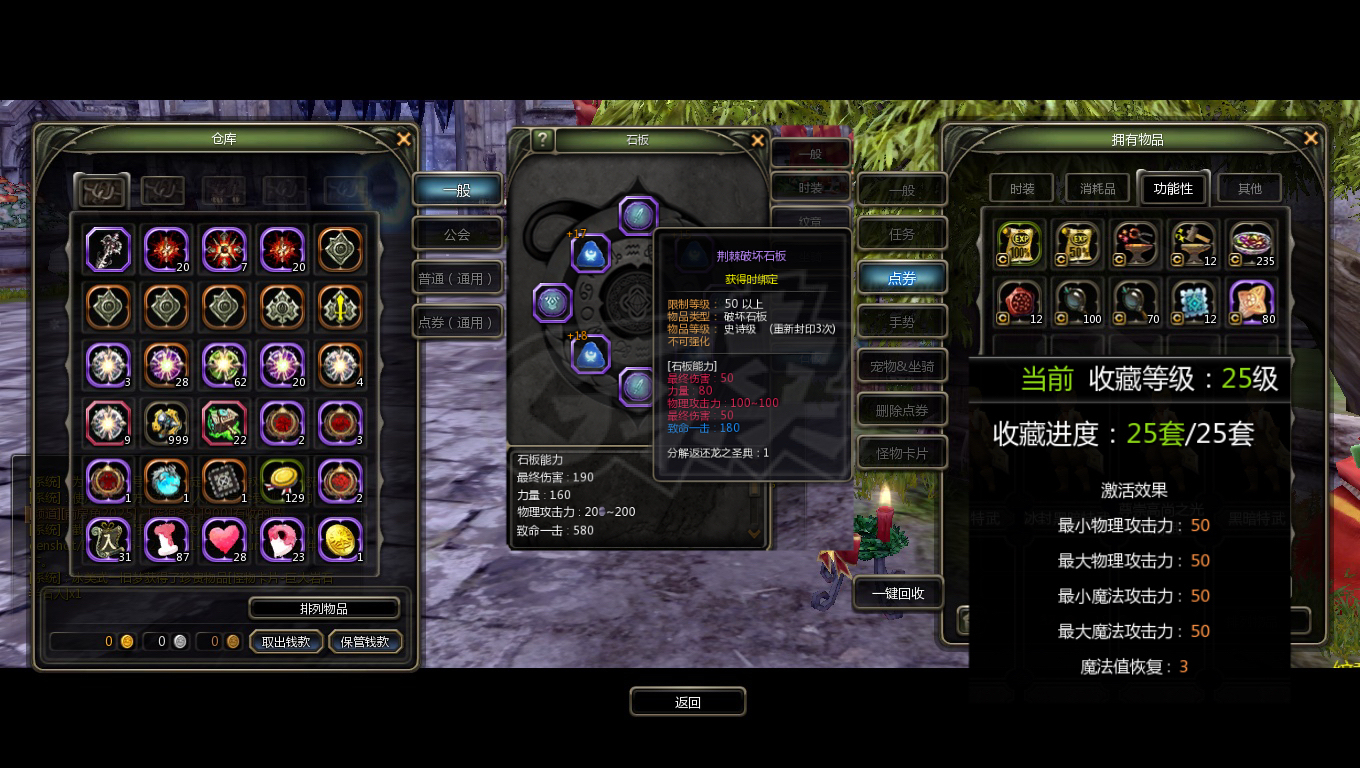Close the 石板 stone tablet window
1360x768 pixels.
coord(758,140)
